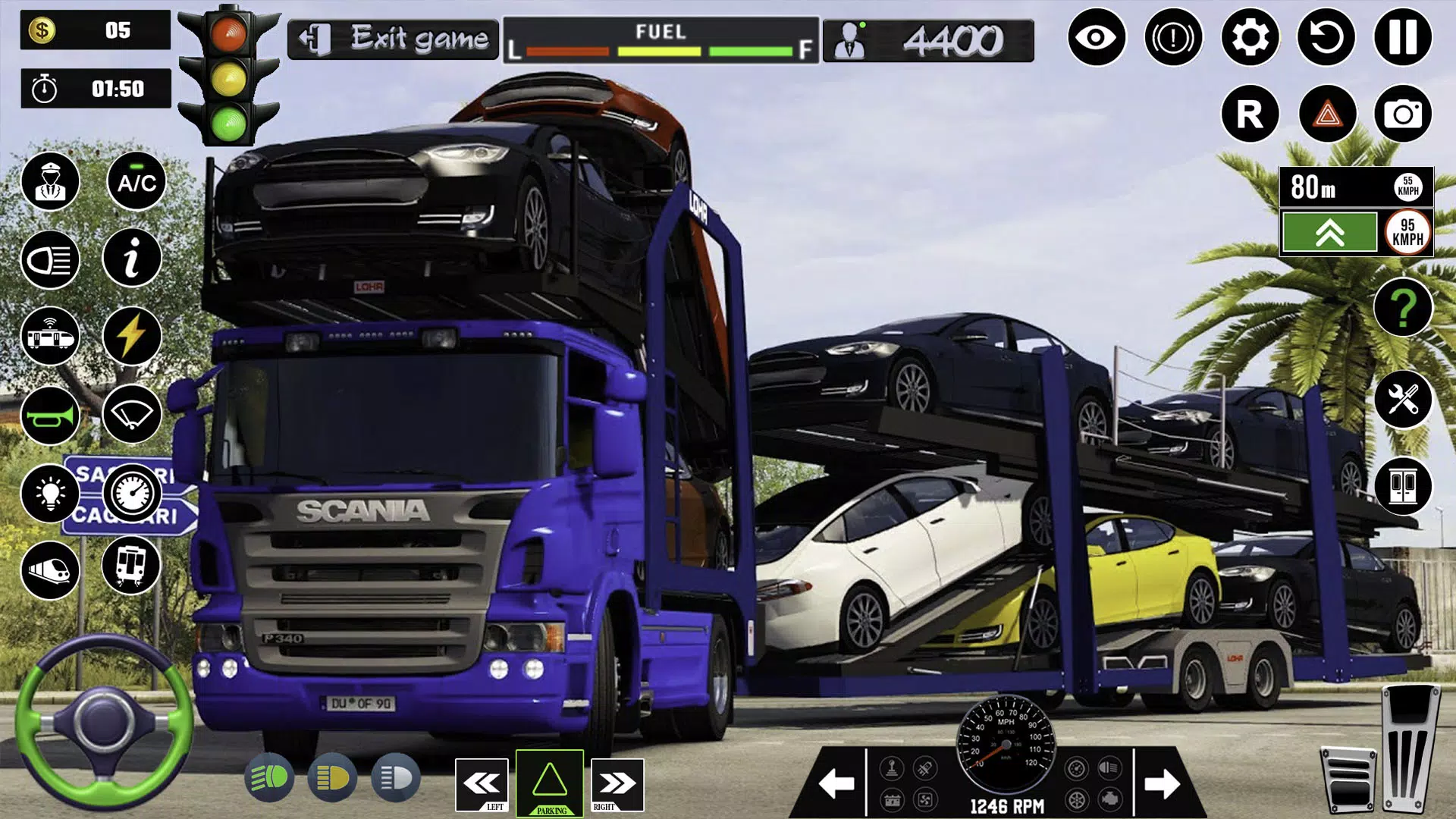Take a screenshot with the camera icon

pyautogui.click(x=1403, y=115)
